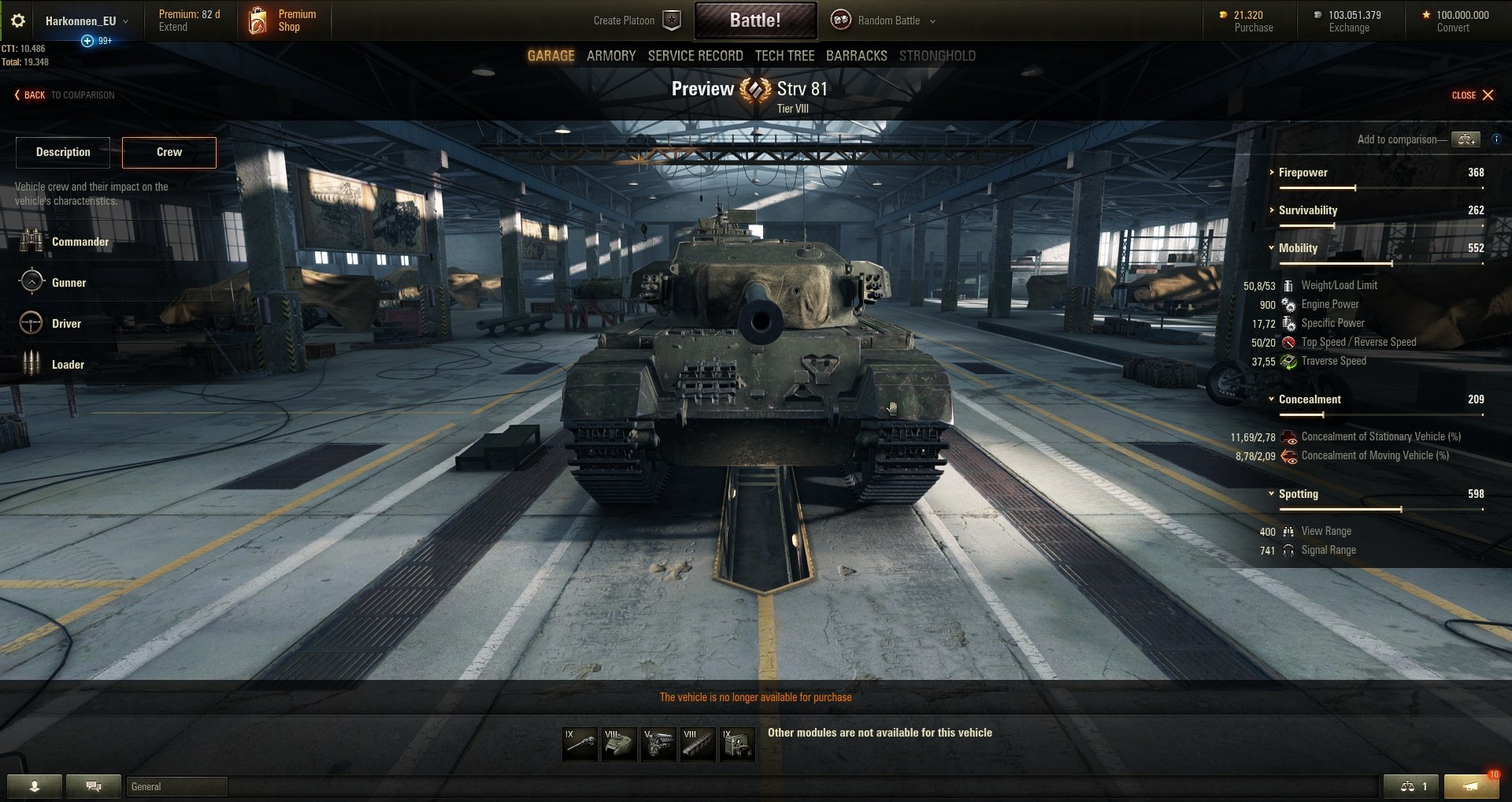The image size is (1512, 802).
Task: Collapse the Mobility section
Action: click(1298, 248)
